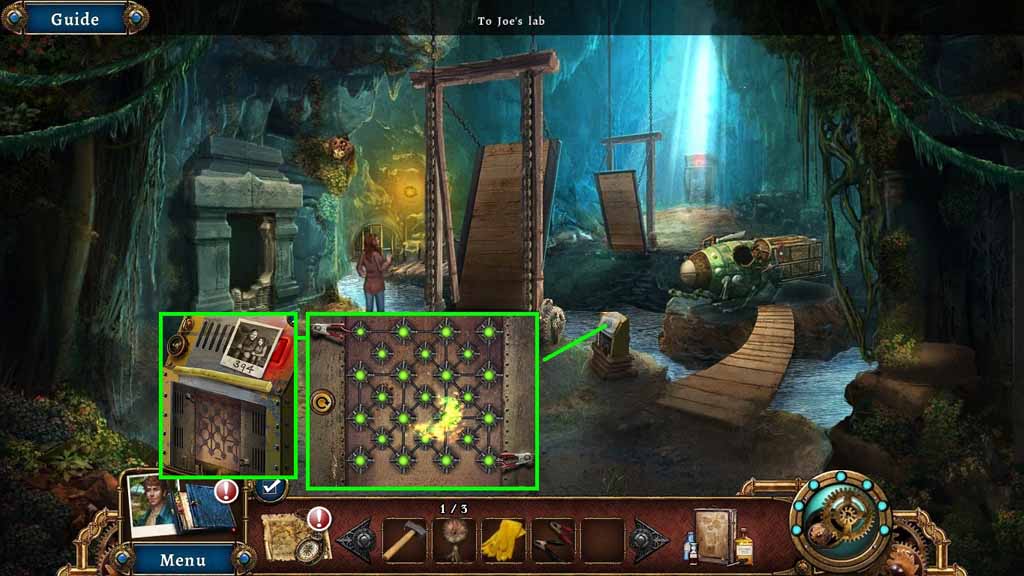Pick the pliers from the inventory bar
The image size is (1024, 576).
point(552,540)
